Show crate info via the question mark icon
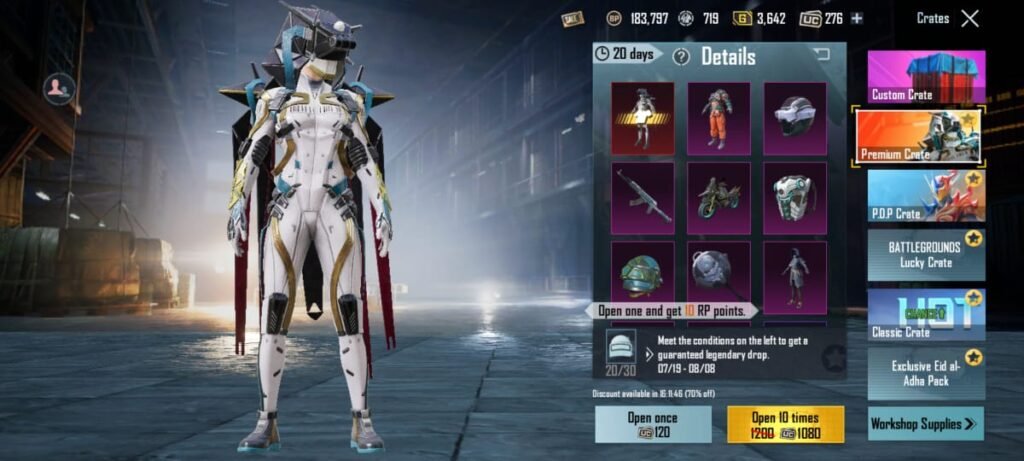Viewport: 1024px width, 461px height. [681, 56]
